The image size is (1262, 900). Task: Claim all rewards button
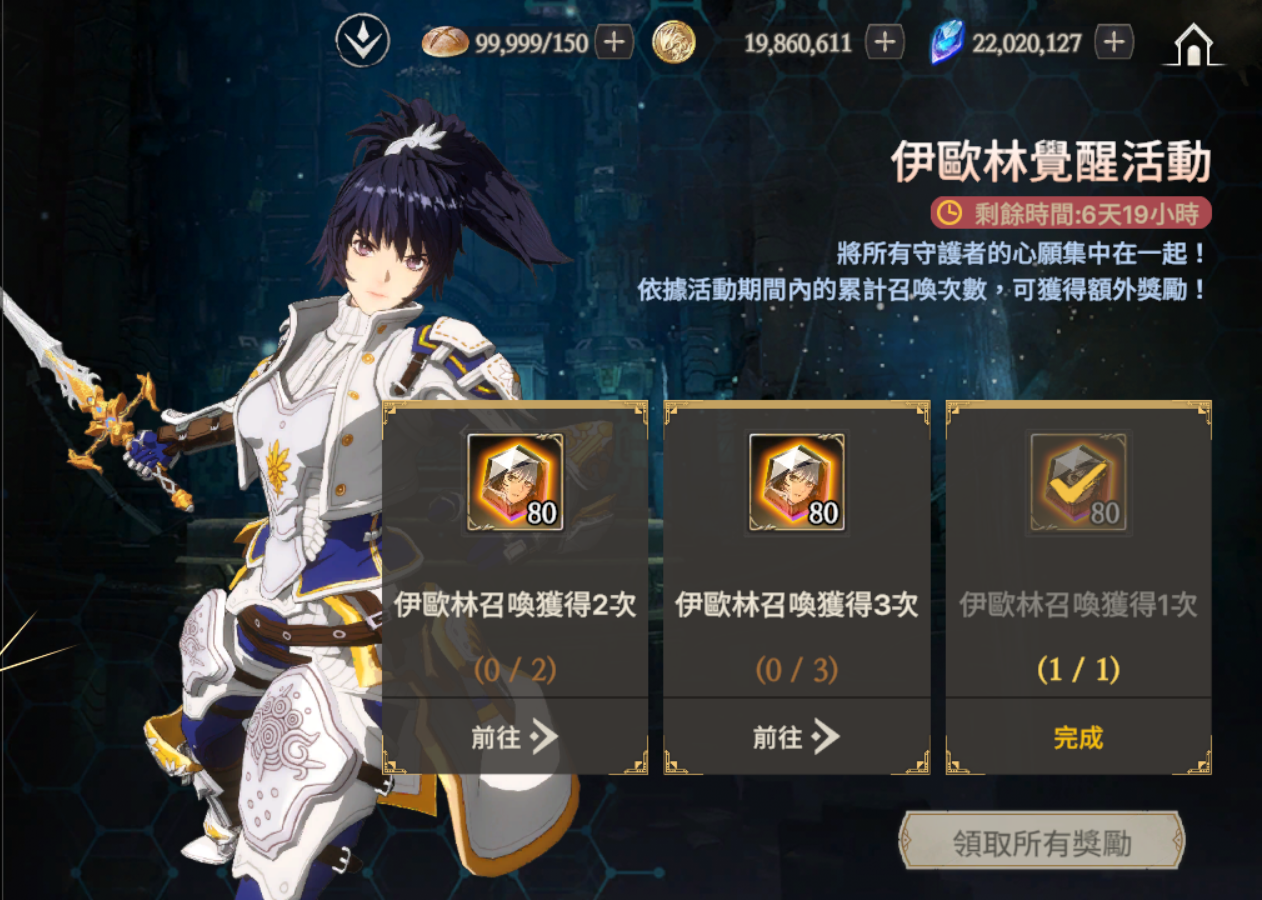[x=1042, y=843]
